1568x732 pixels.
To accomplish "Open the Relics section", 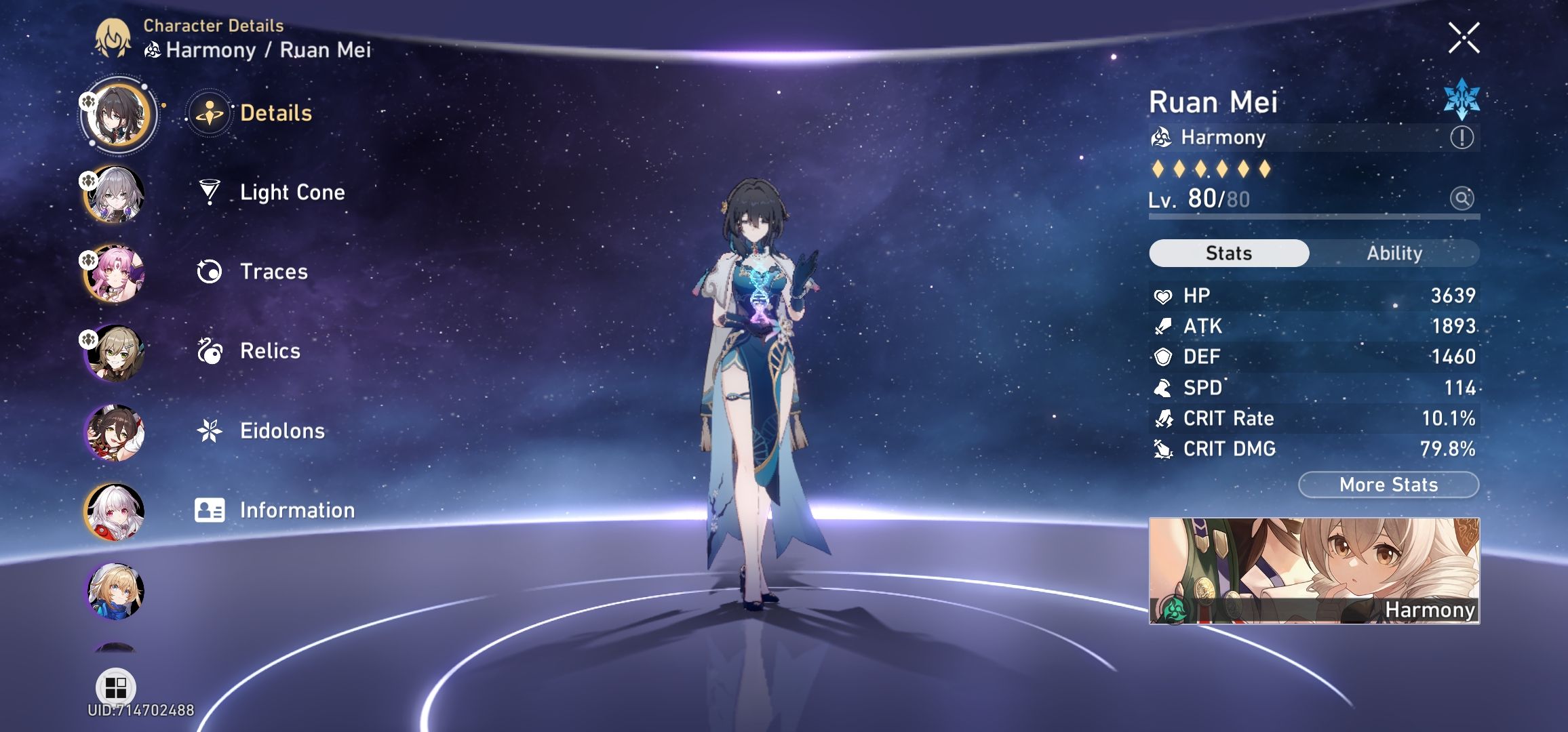I will 269,351.
